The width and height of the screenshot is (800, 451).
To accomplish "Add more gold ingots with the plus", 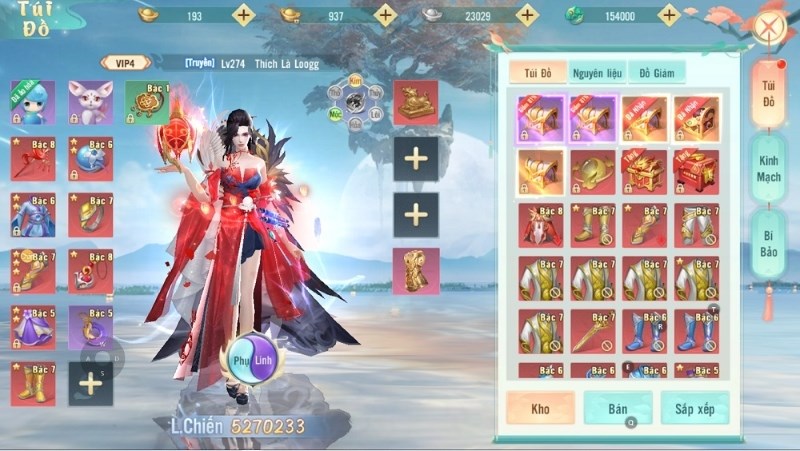I will click(243, 15).
